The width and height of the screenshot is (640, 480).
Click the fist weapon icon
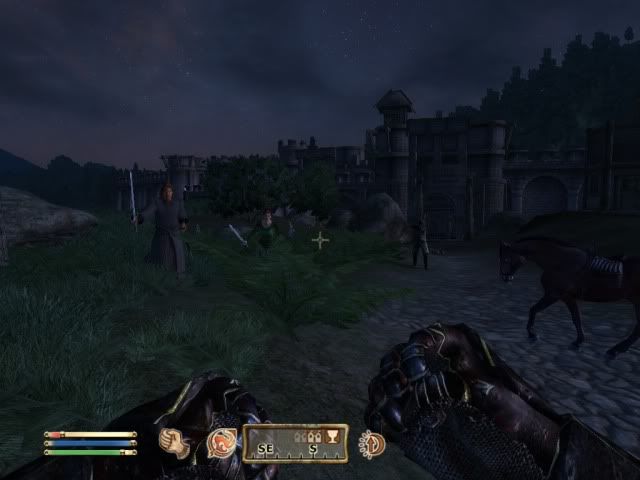[174, 442]
